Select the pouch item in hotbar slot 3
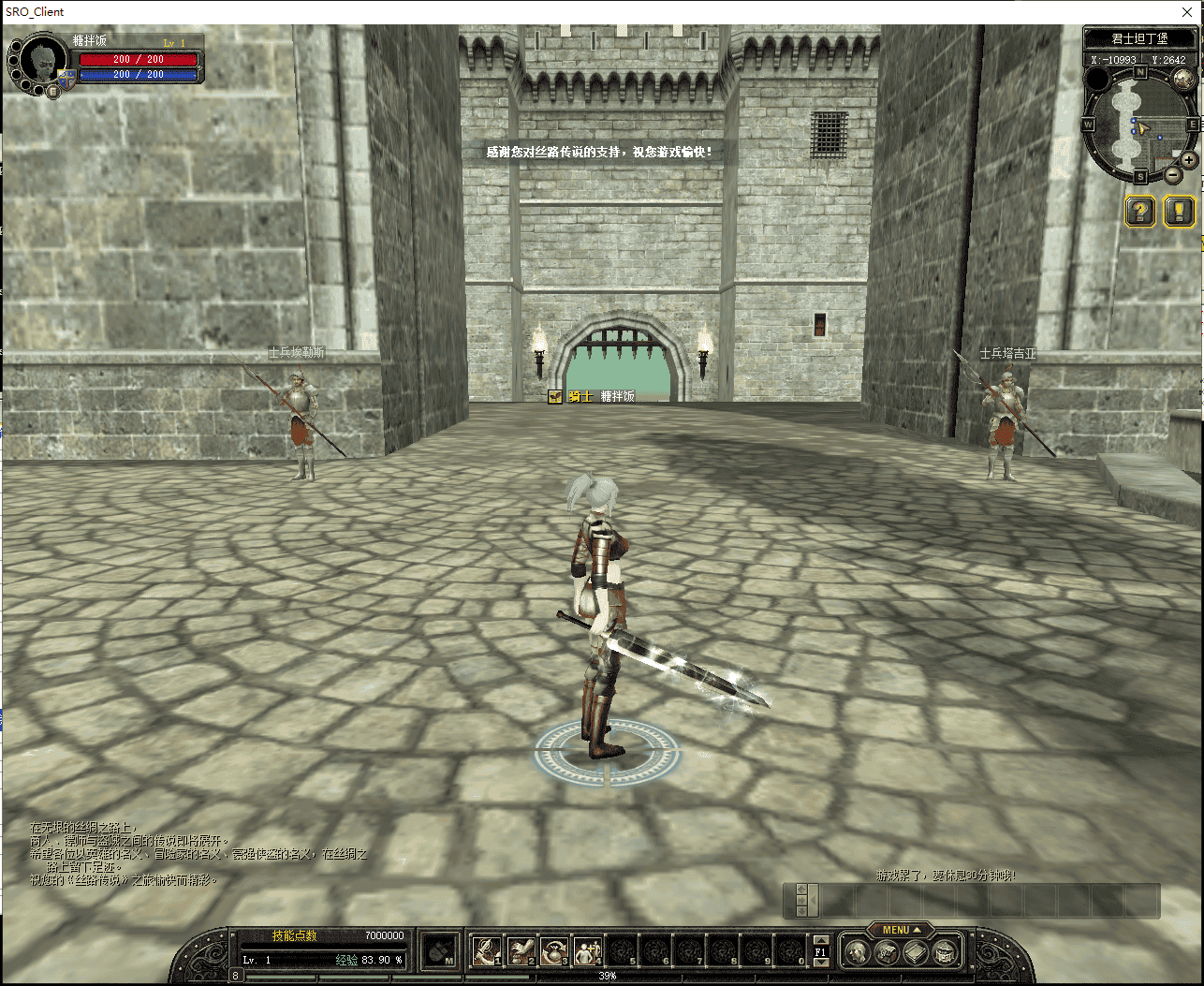 (553, 951)
